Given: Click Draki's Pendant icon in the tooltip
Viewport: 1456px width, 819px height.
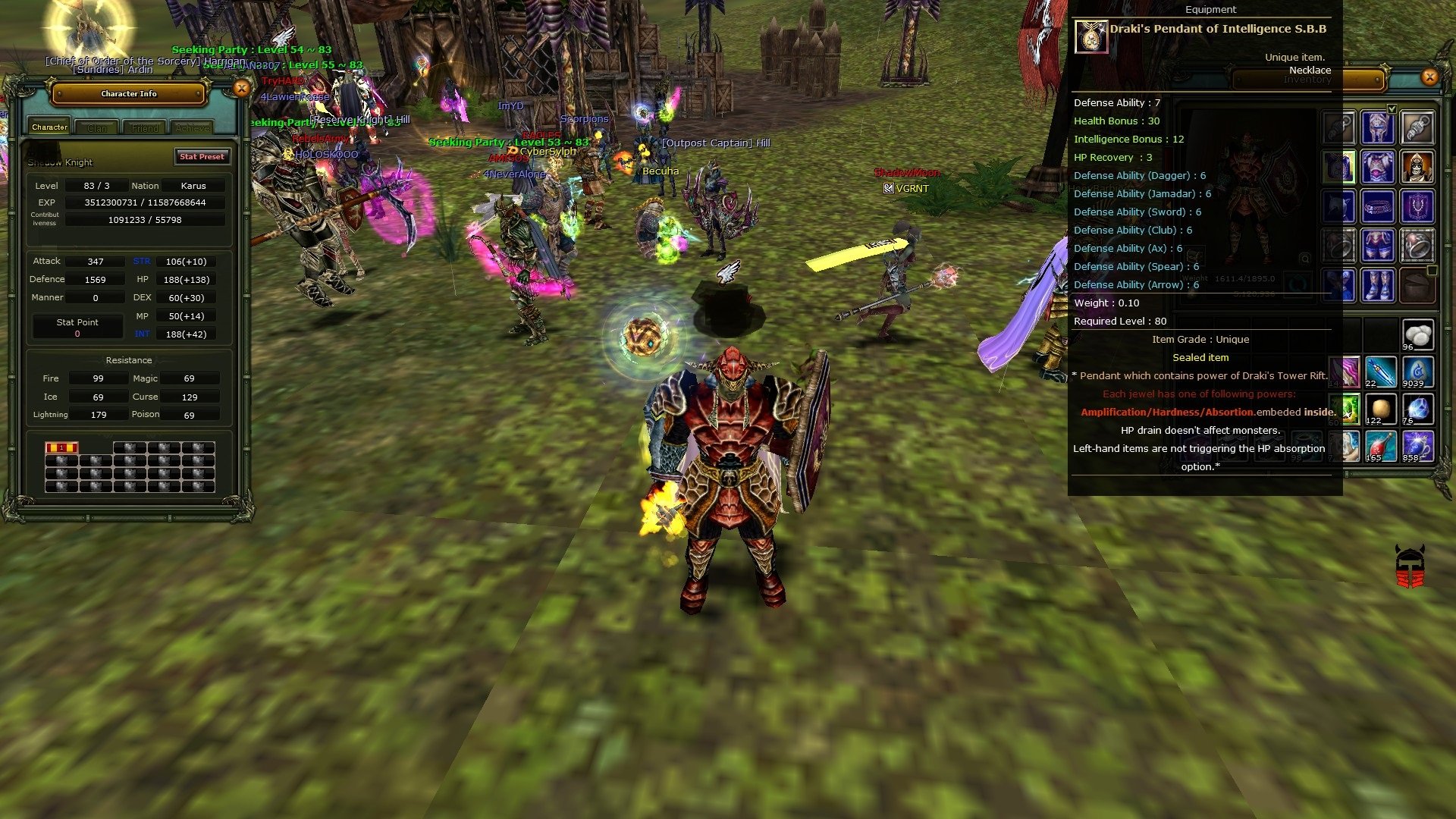Looking at the screenshot, I should tap(1092, 36).
